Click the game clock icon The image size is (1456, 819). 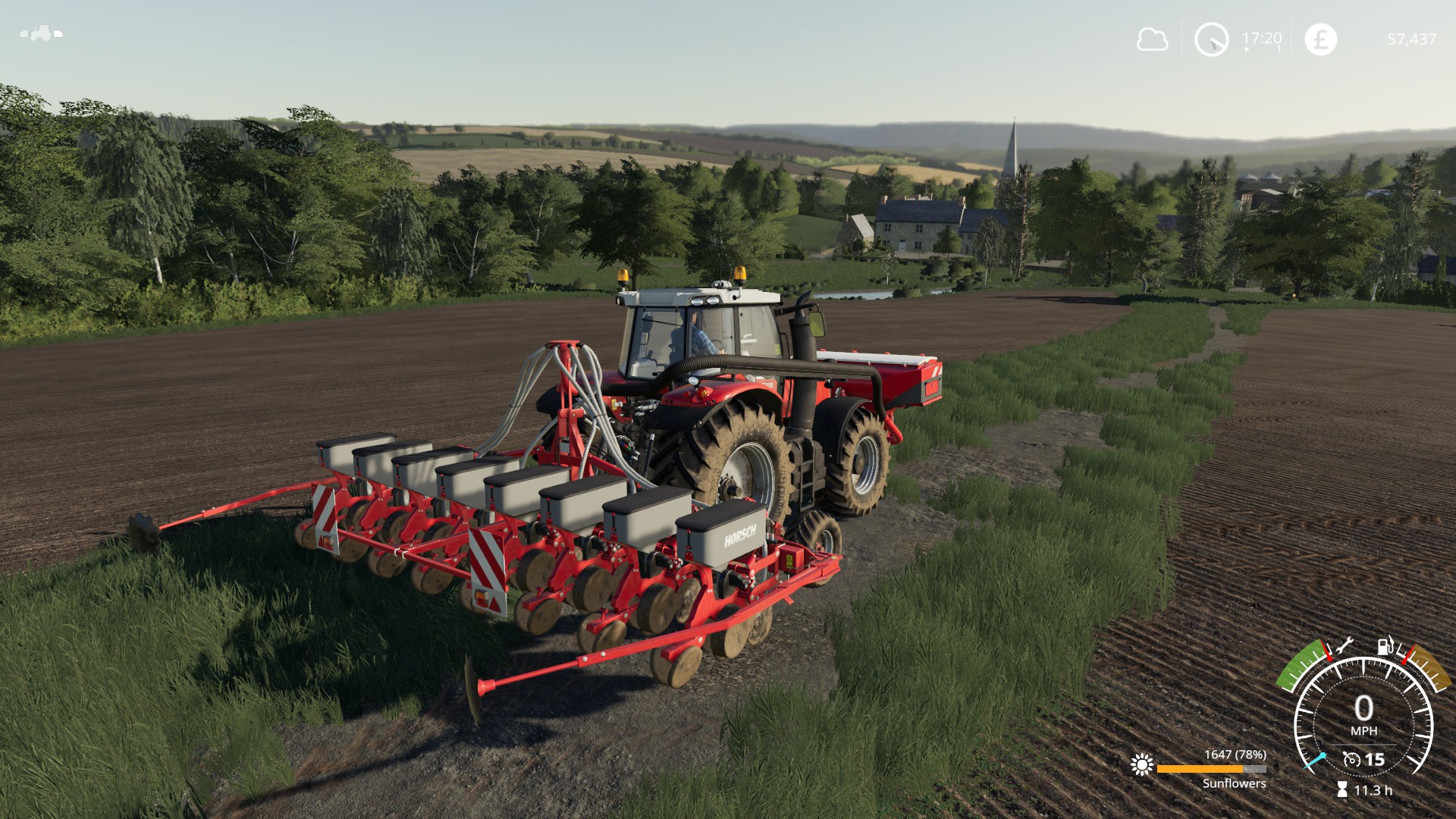[x=1211, y=39]
